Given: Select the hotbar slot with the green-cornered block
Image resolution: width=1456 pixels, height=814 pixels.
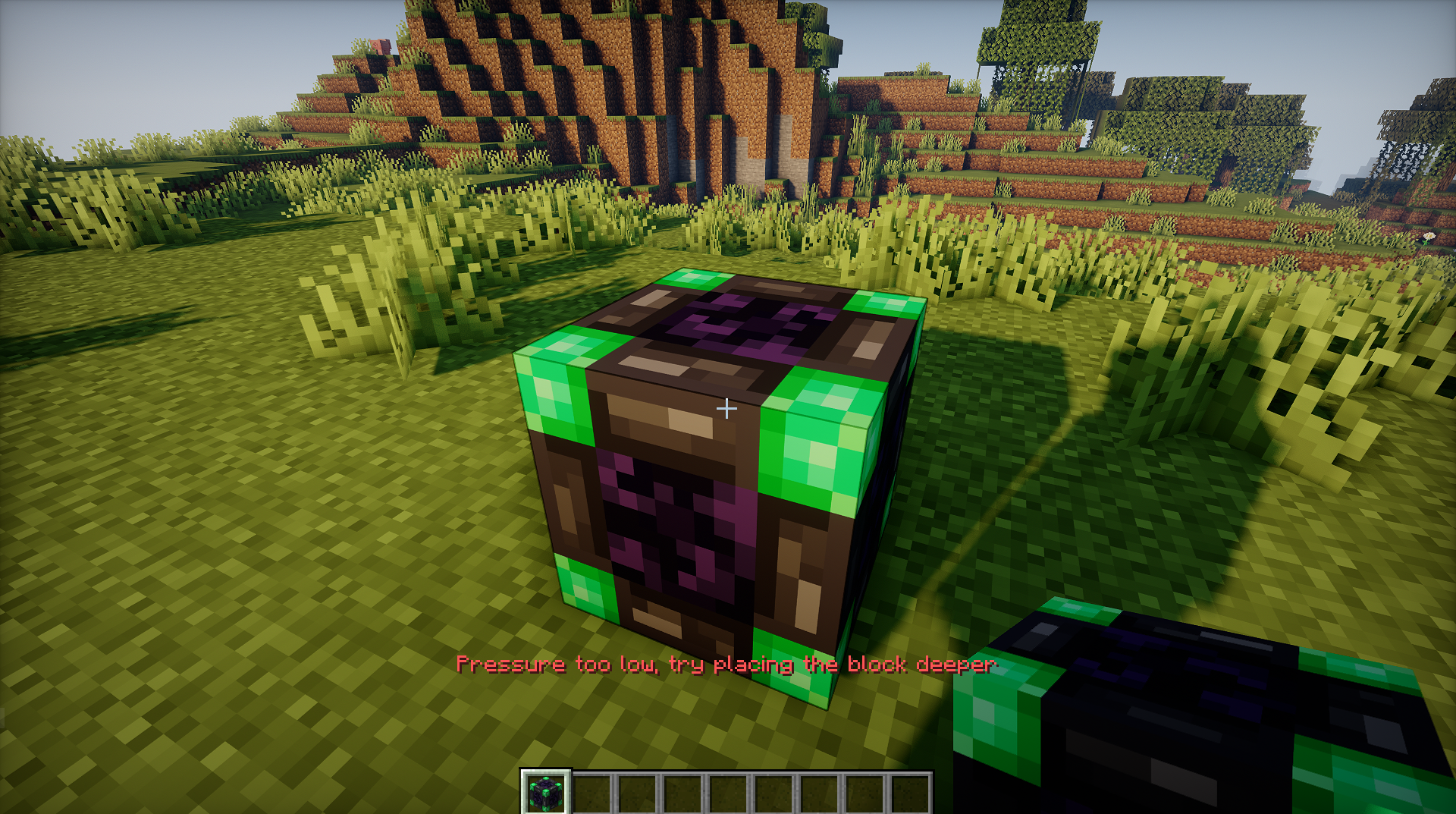Looking at the screenshot, I should tap(545, 793).
